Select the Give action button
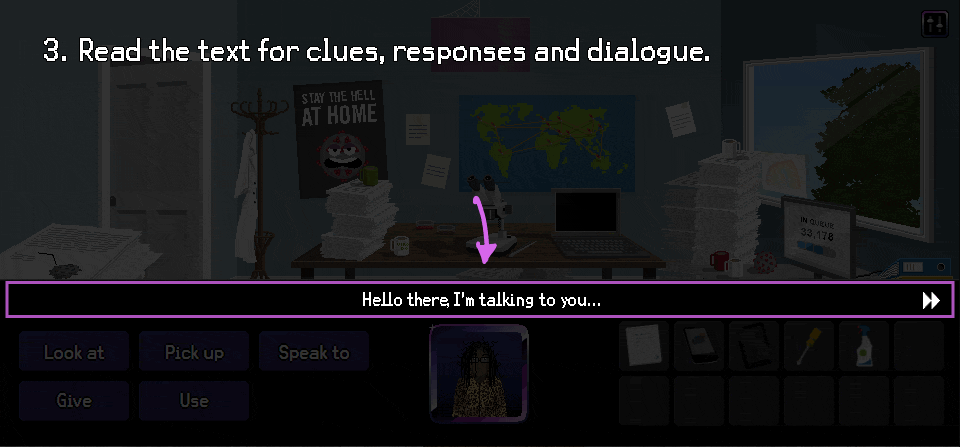This screenshot has height=447, width=960. tap(74, 401)
